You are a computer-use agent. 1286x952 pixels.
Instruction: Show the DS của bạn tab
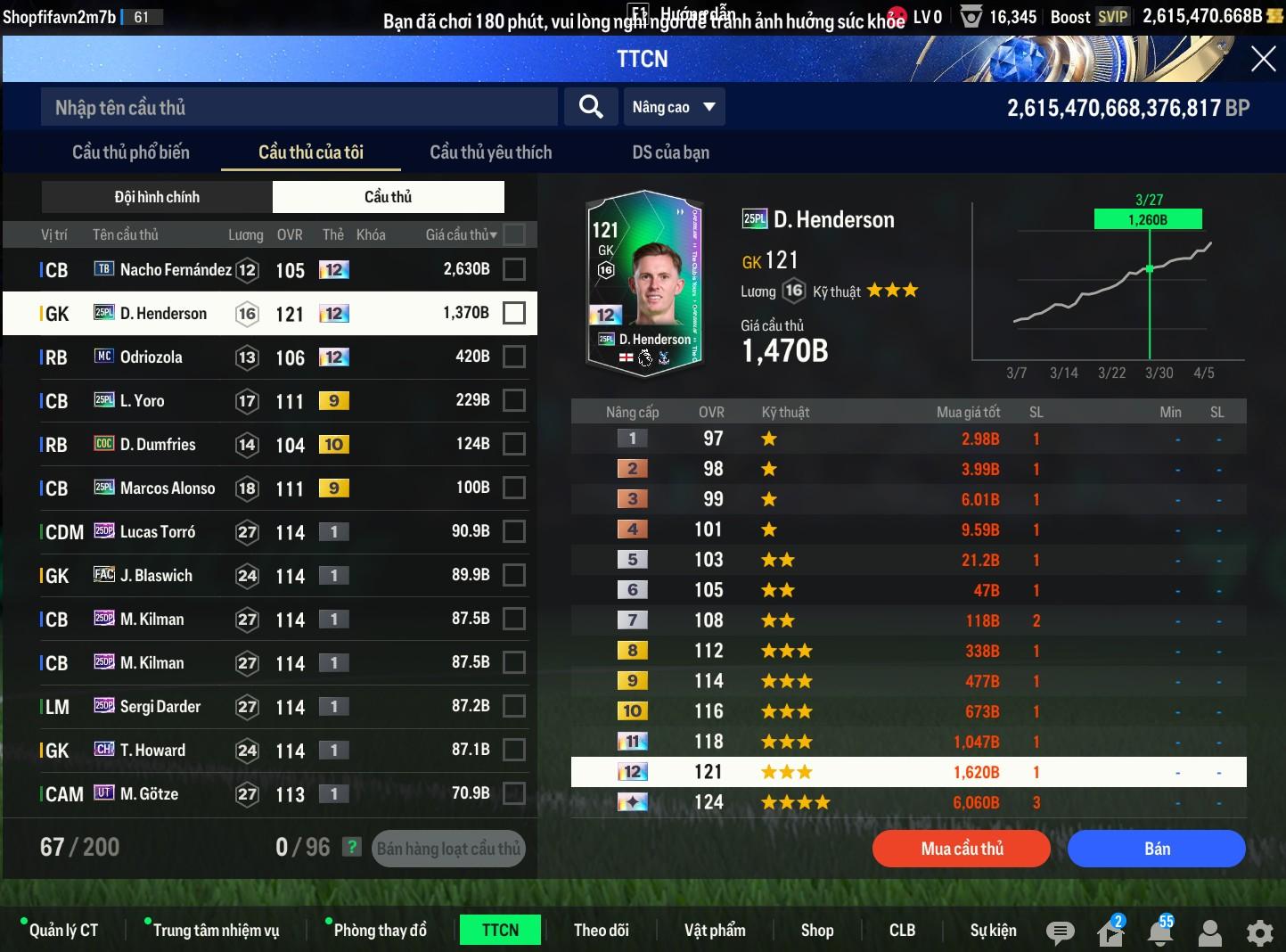point(670,152)
